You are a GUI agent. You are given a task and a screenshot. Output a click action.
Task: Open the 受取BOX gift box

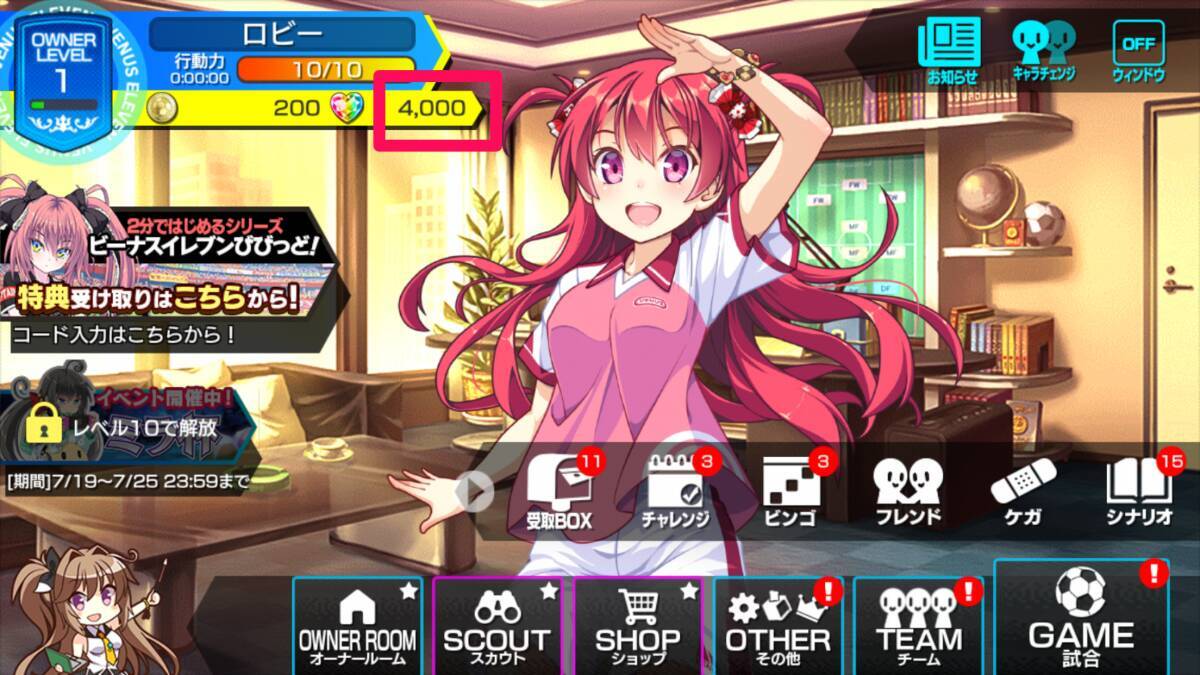pyautogui.click(x=559, y=491)
